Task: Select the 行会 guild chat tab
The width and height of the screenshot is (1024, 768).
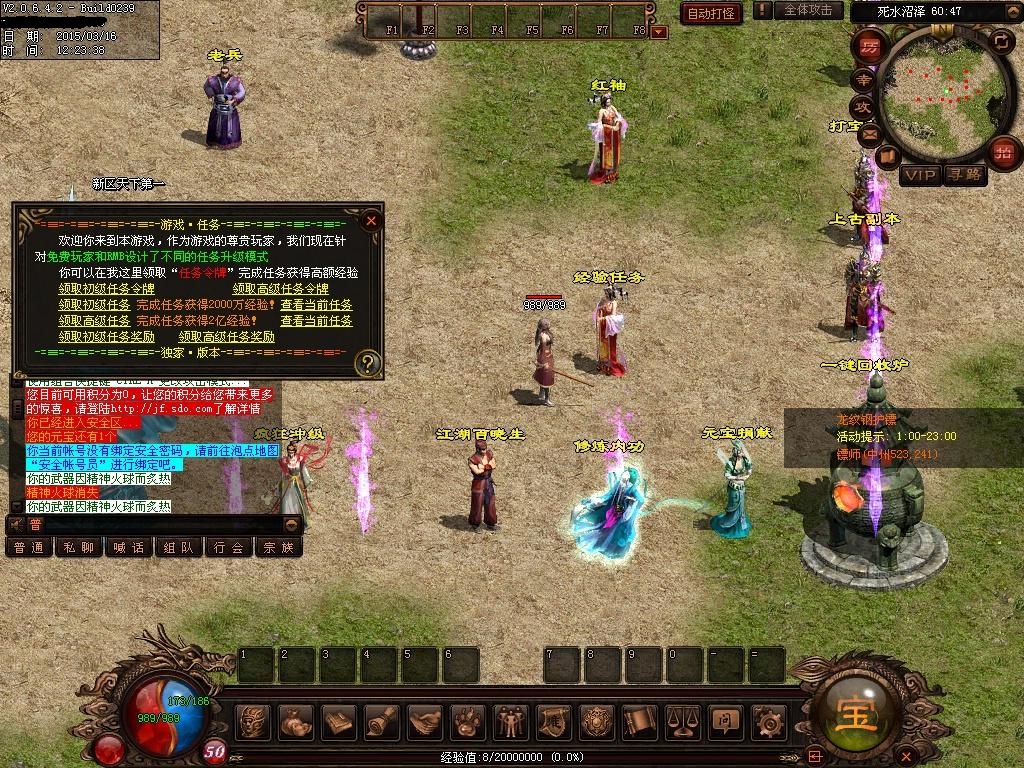Action: pyautogui.click(x=229, y=547)
